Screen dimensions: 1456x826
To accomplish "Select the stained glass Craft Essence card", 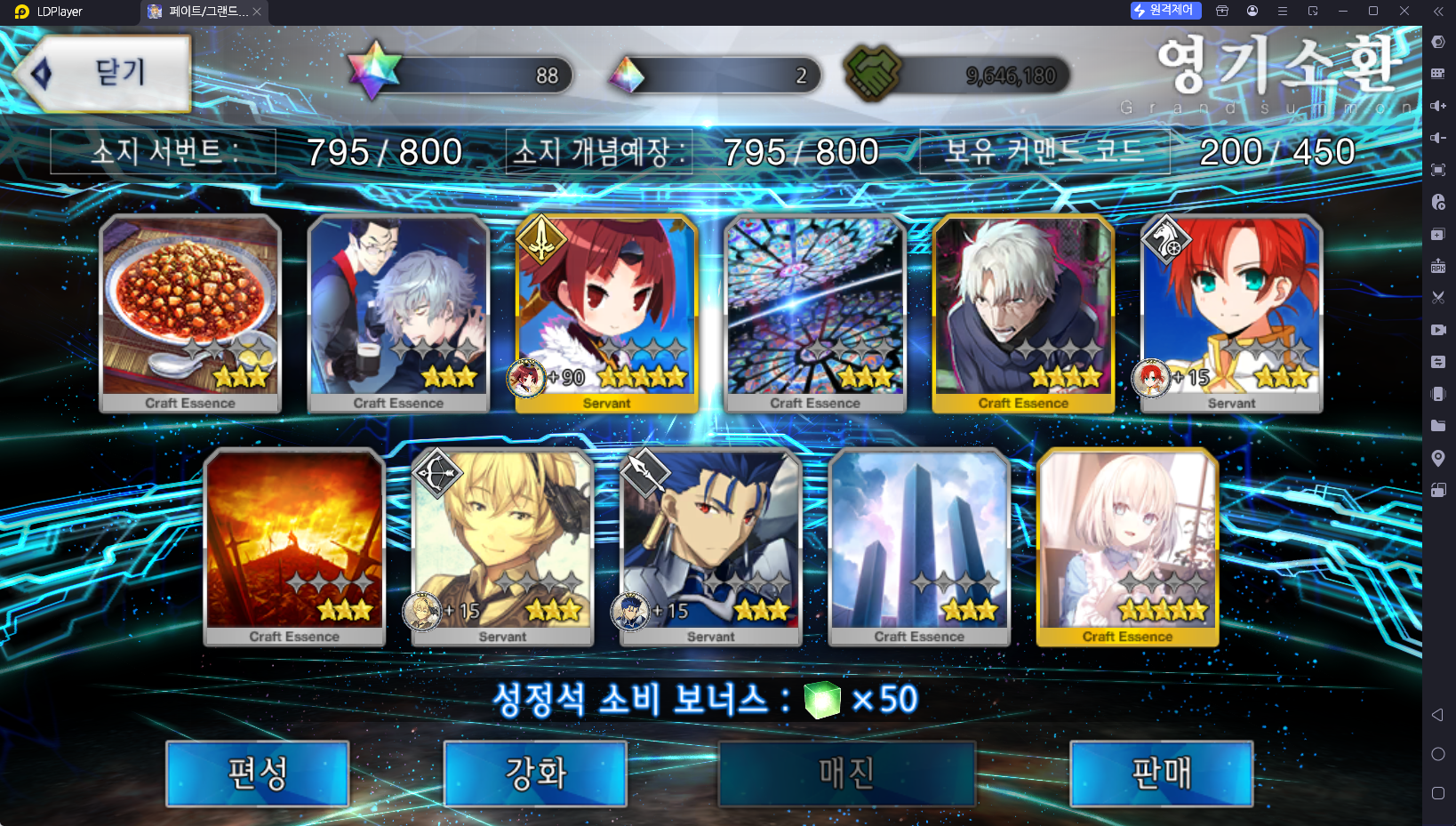I will 815,313.
